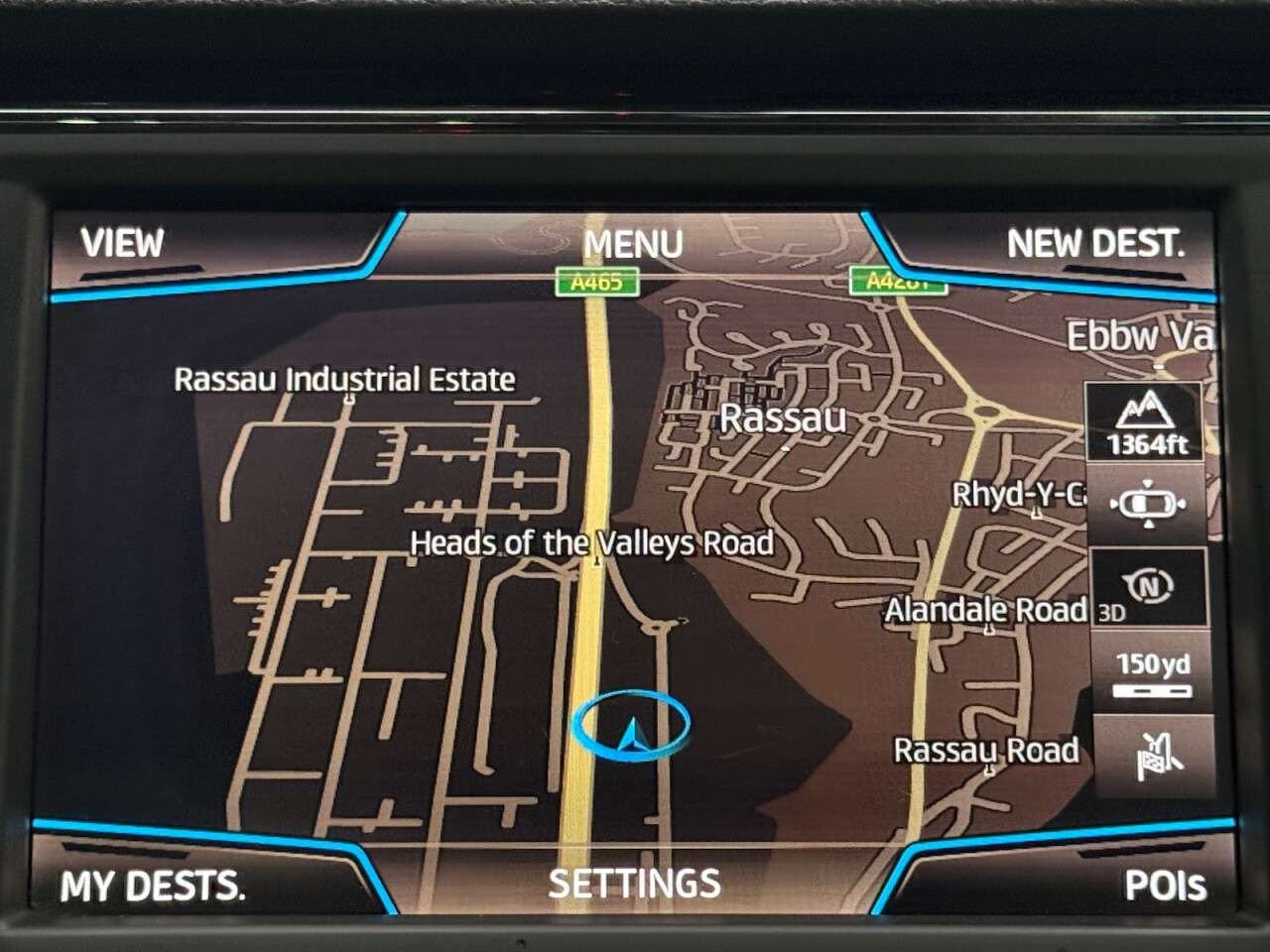1270x952 pixels.
Task: Tap the Rassau Industrial Estate label
Action: 345,379
